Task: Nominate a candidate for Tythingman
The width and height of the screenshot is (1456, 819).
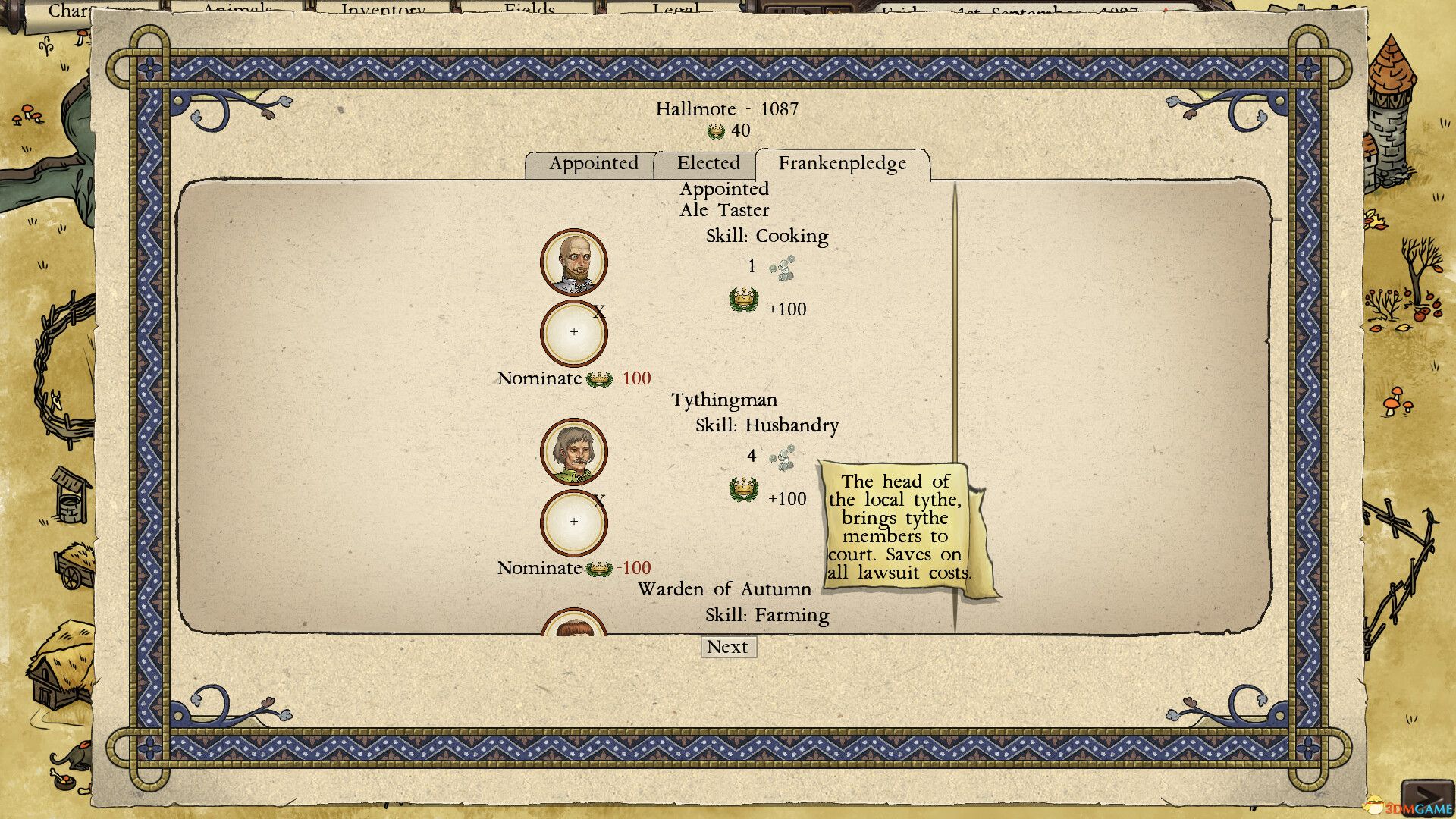Action: tap(539, 568)
